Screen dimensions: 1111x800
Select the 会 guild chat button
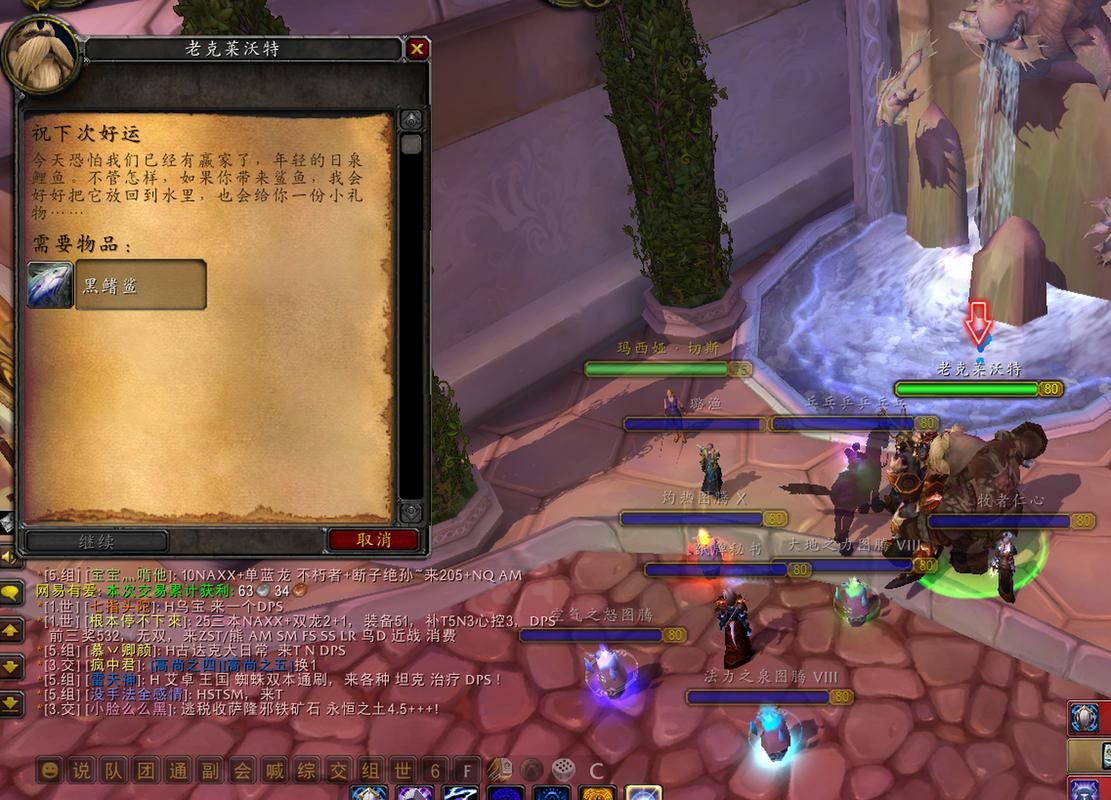click(x=242, y=771)
